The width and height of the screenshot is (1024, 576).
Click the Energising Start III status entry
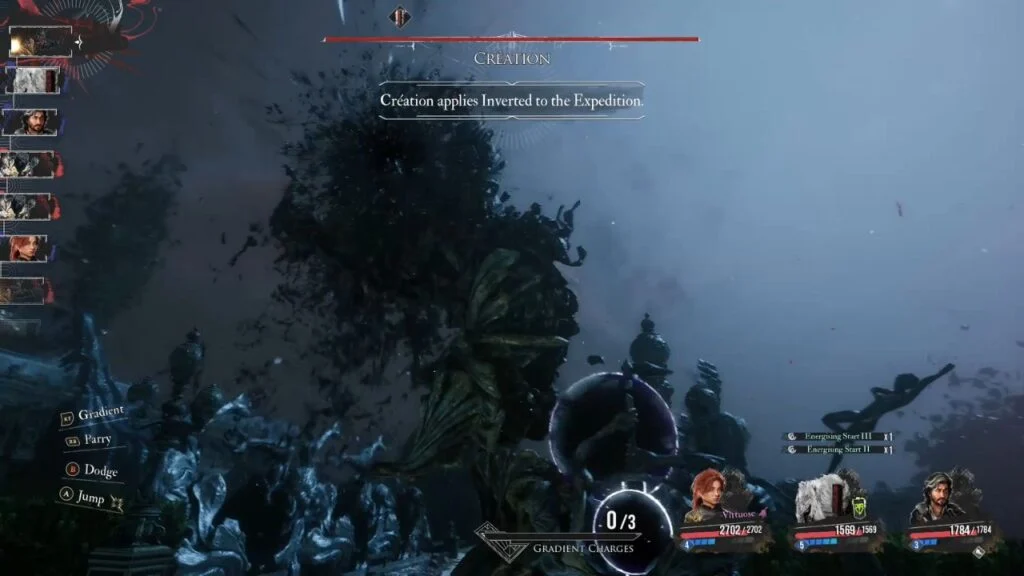tap(838, 436)
